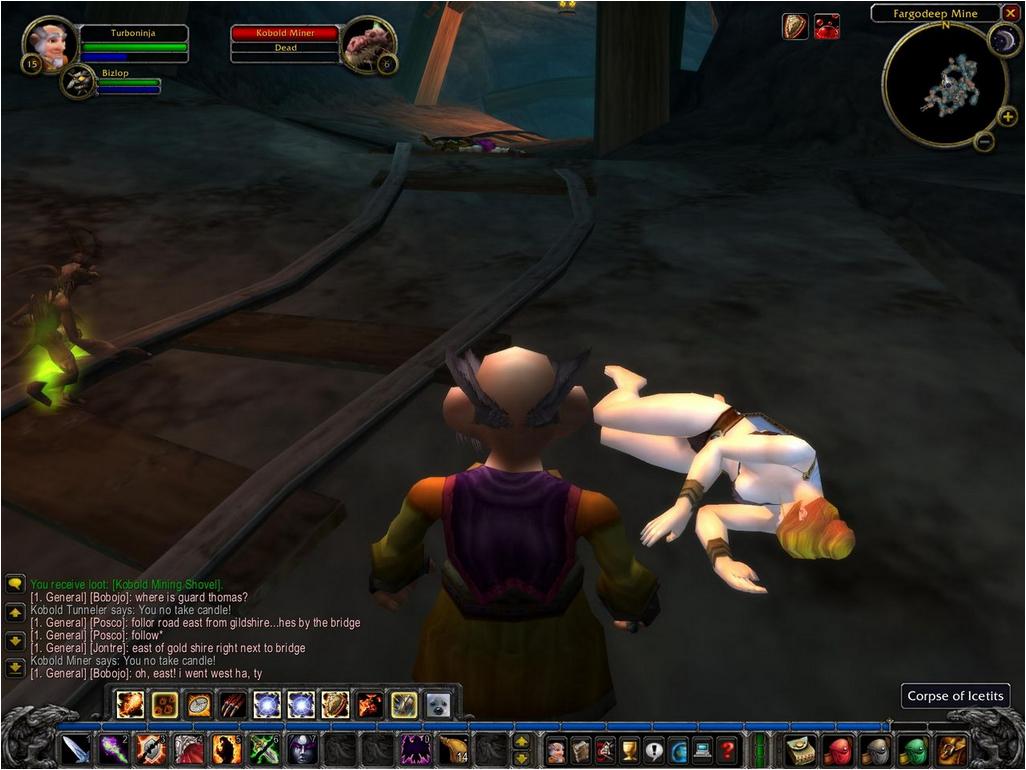Use the food item with 14 stacks

point(453,749)
